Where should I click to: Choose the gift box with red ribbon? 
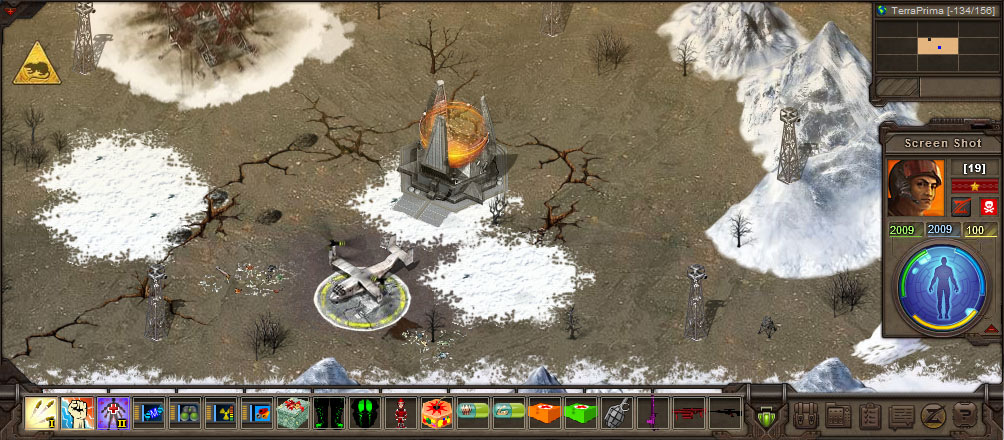(x=292, y=411)
